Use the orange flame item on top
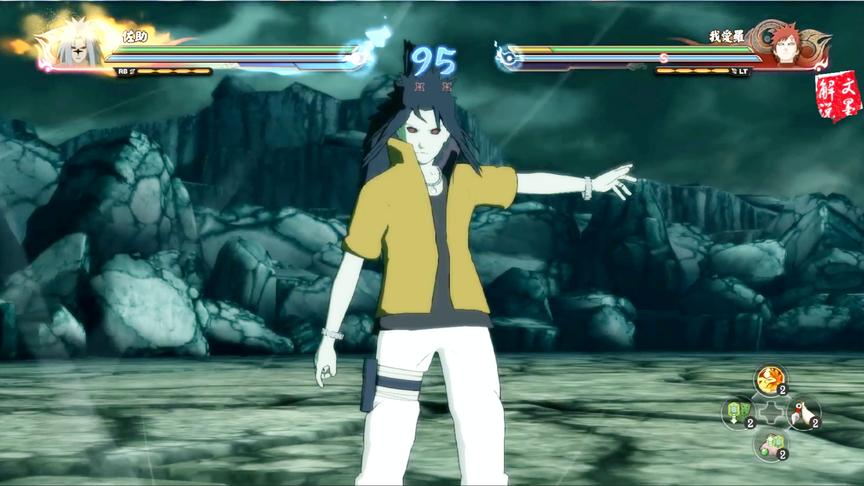The width and height of the screenshot is (864, 486). pyautogui.click(x=770, y=379)
